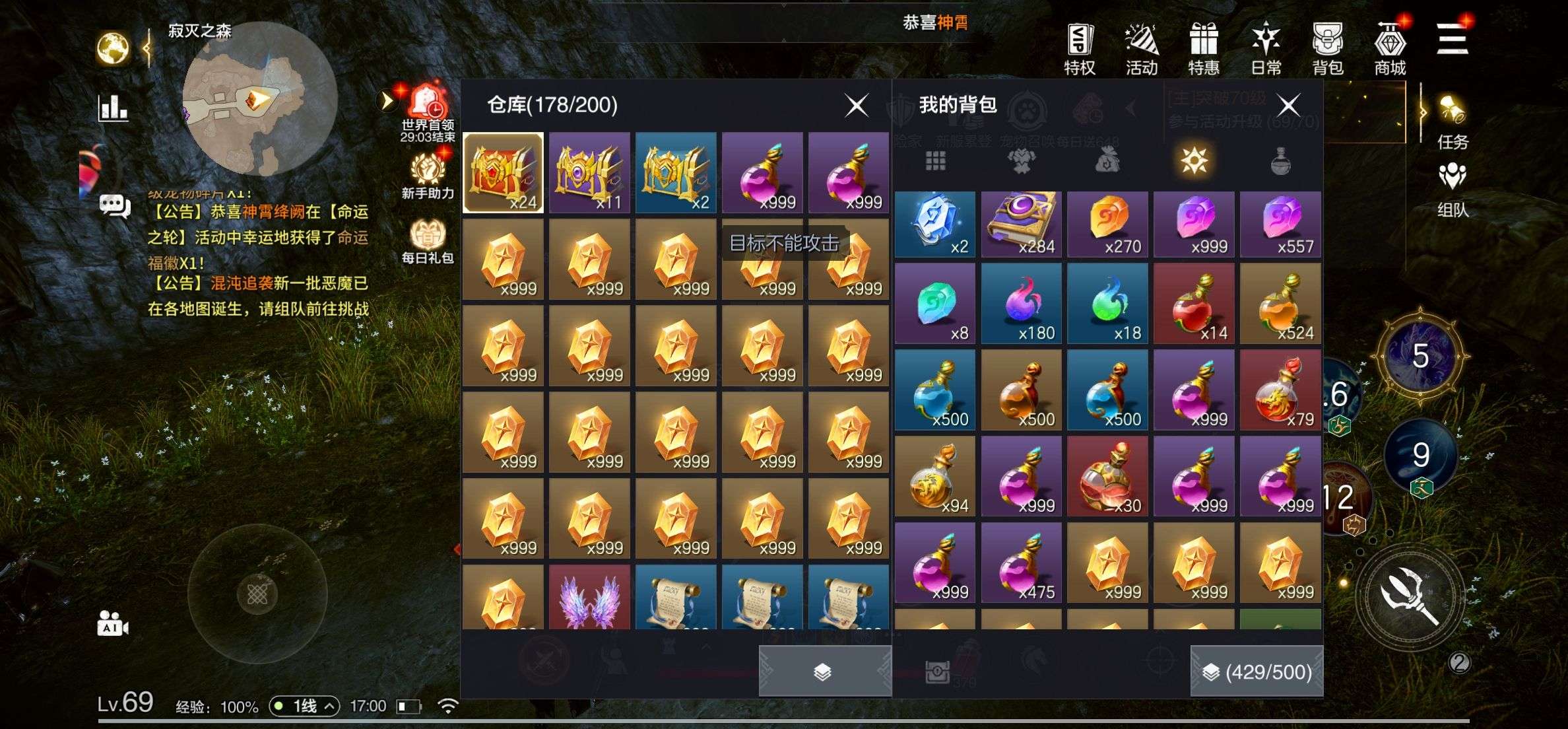
Task: Toggle the equipment armor filter in backpack
Action: tap(1021, 162)
